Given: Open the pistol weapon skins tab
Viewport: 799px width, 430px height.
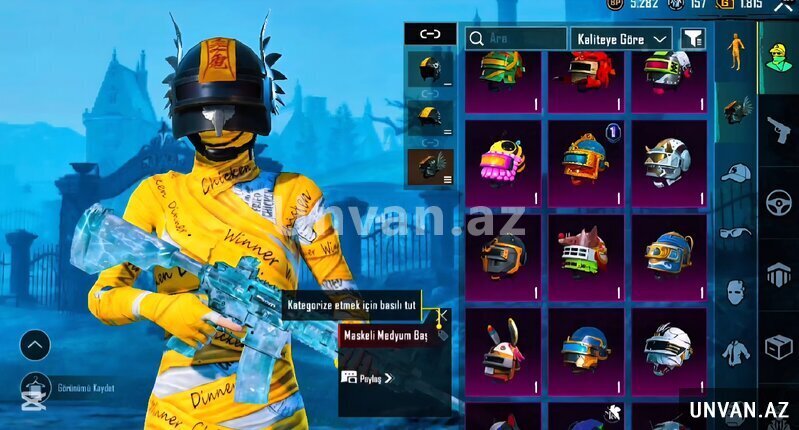Looking at the screenshot, I should 779,130.
